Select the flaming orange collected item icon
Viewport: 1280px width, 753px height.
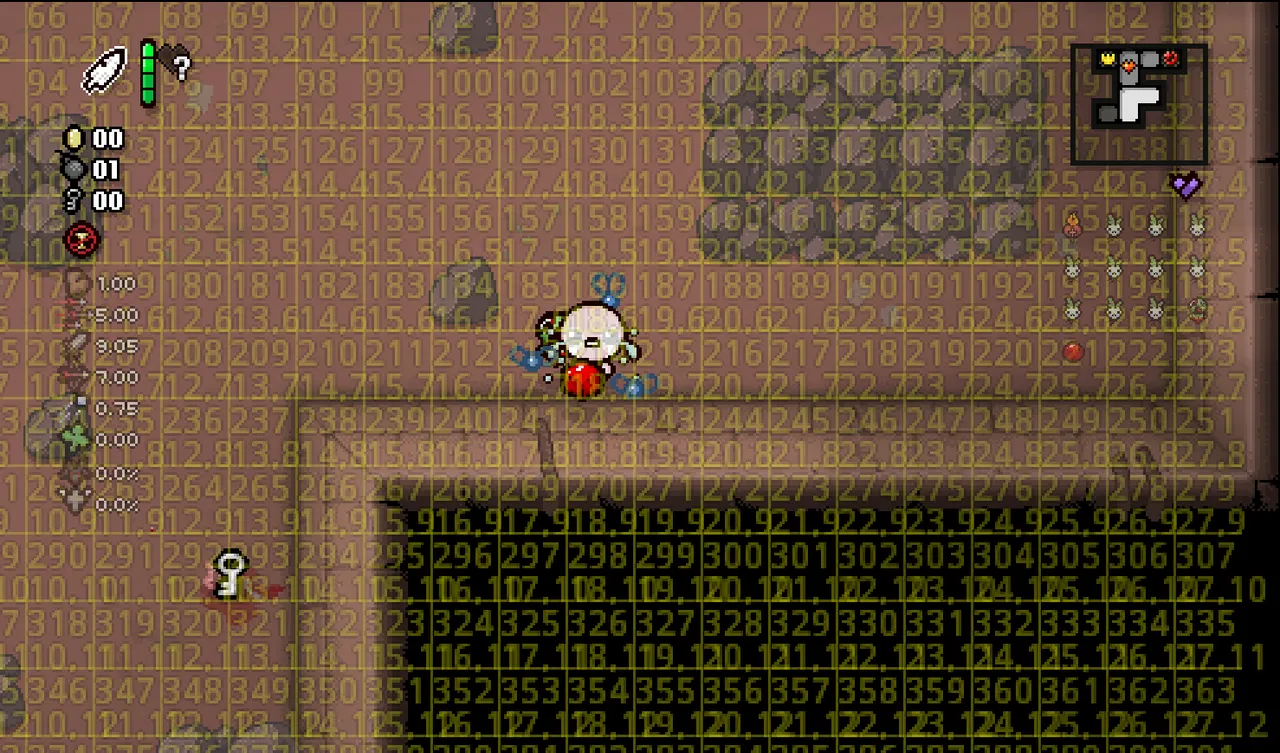point(1072,225)
